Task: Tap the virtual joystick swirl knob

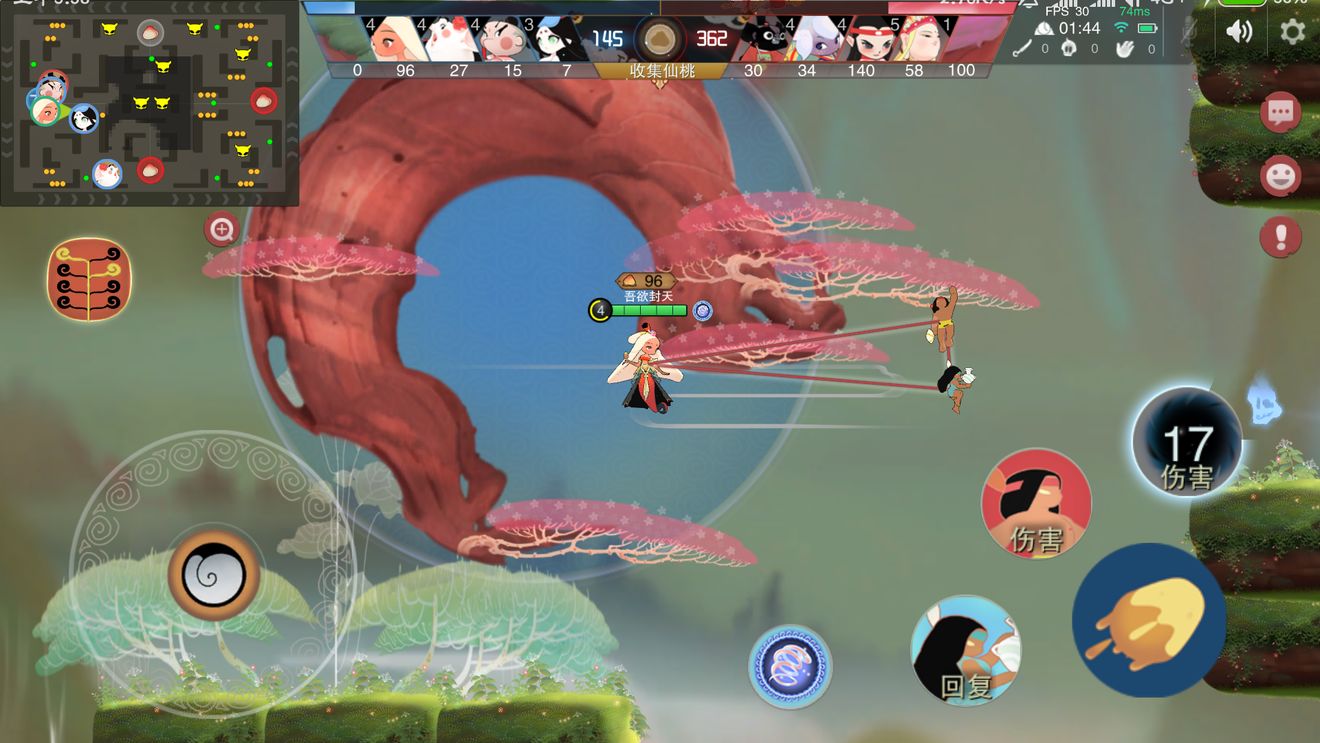Action: pos(213,573)
